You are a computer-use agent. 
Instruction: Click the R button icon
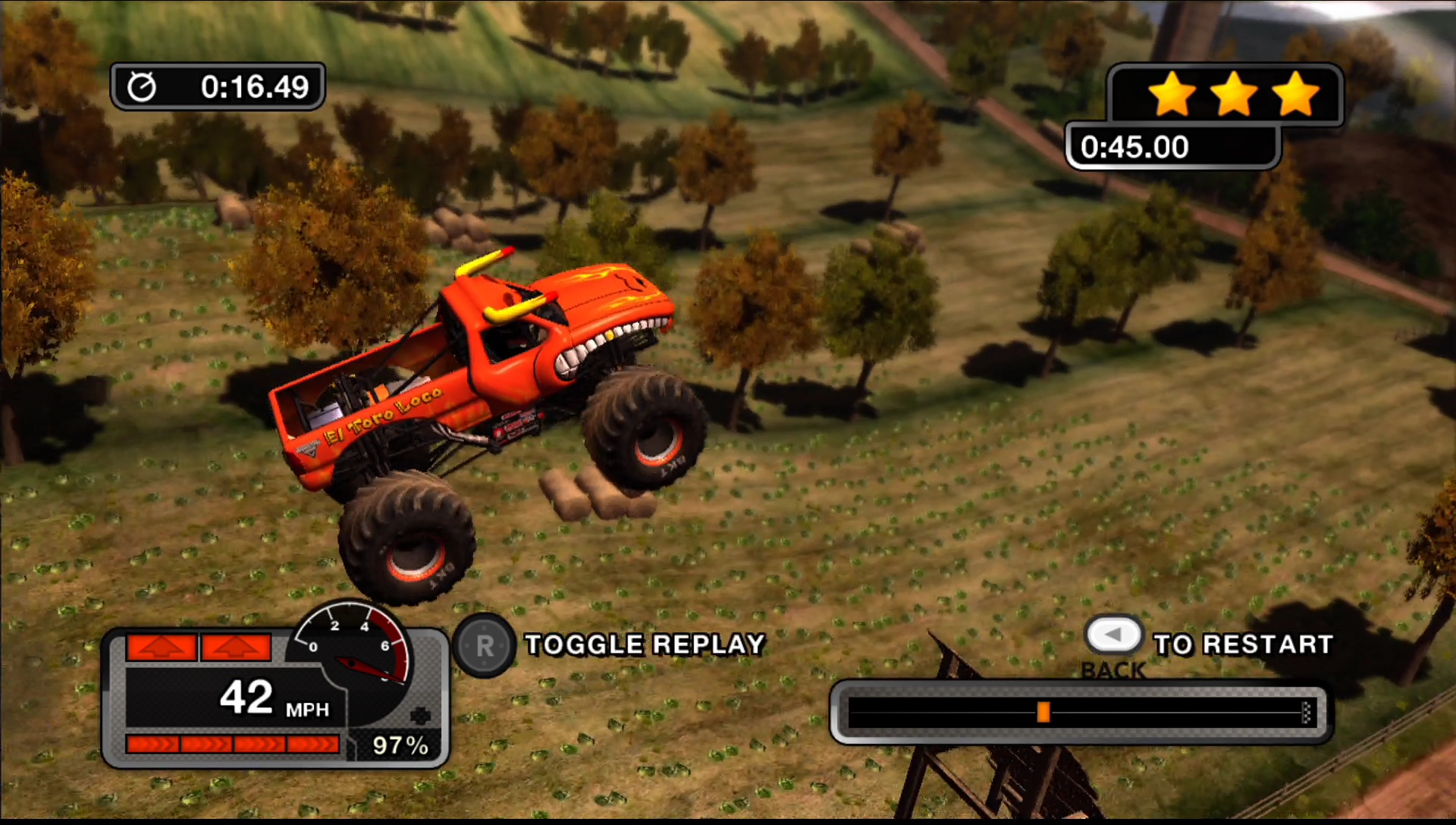click(484, 645)
